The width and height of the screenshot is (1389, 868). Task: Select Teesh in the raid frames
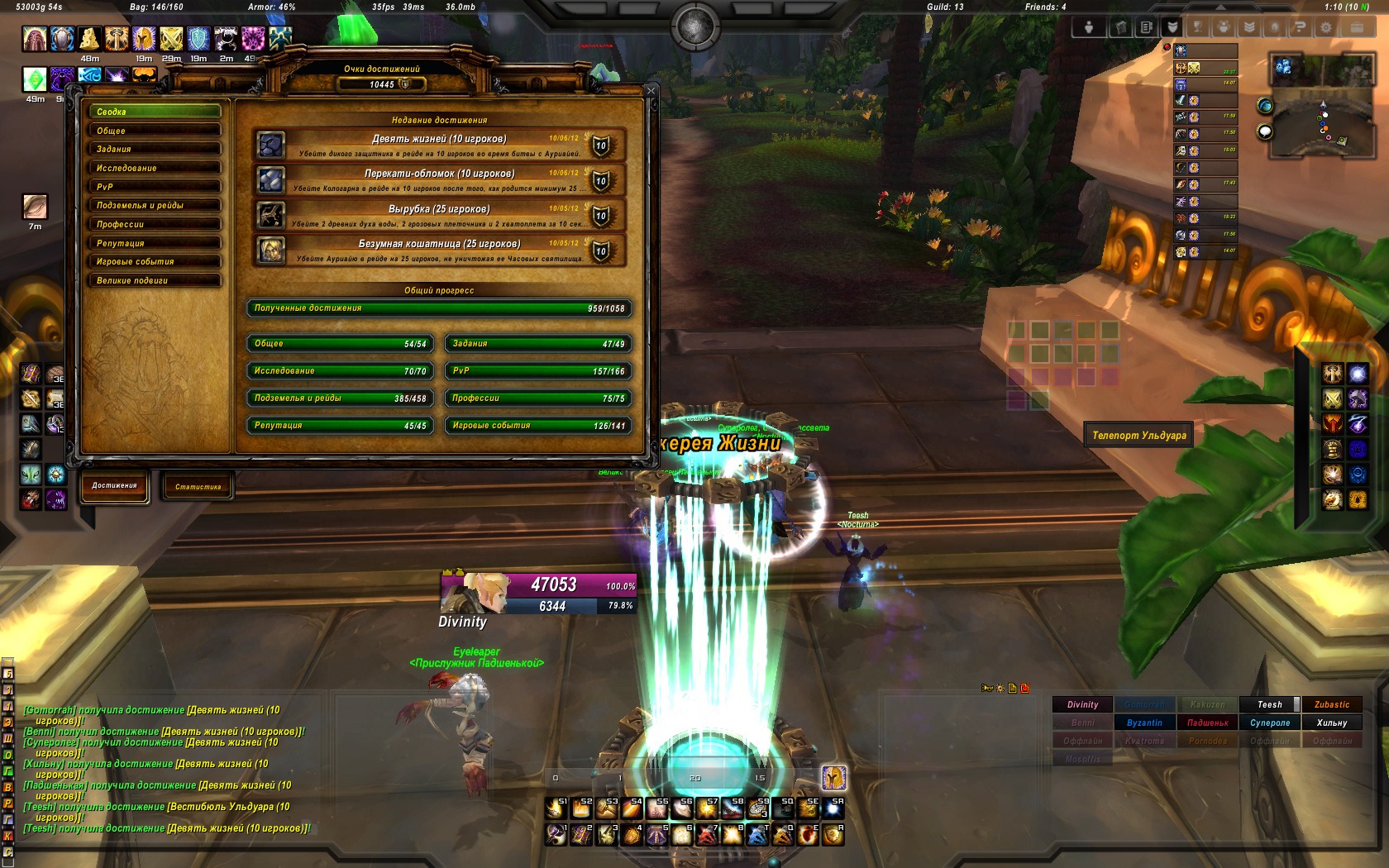click(1269, 705)
